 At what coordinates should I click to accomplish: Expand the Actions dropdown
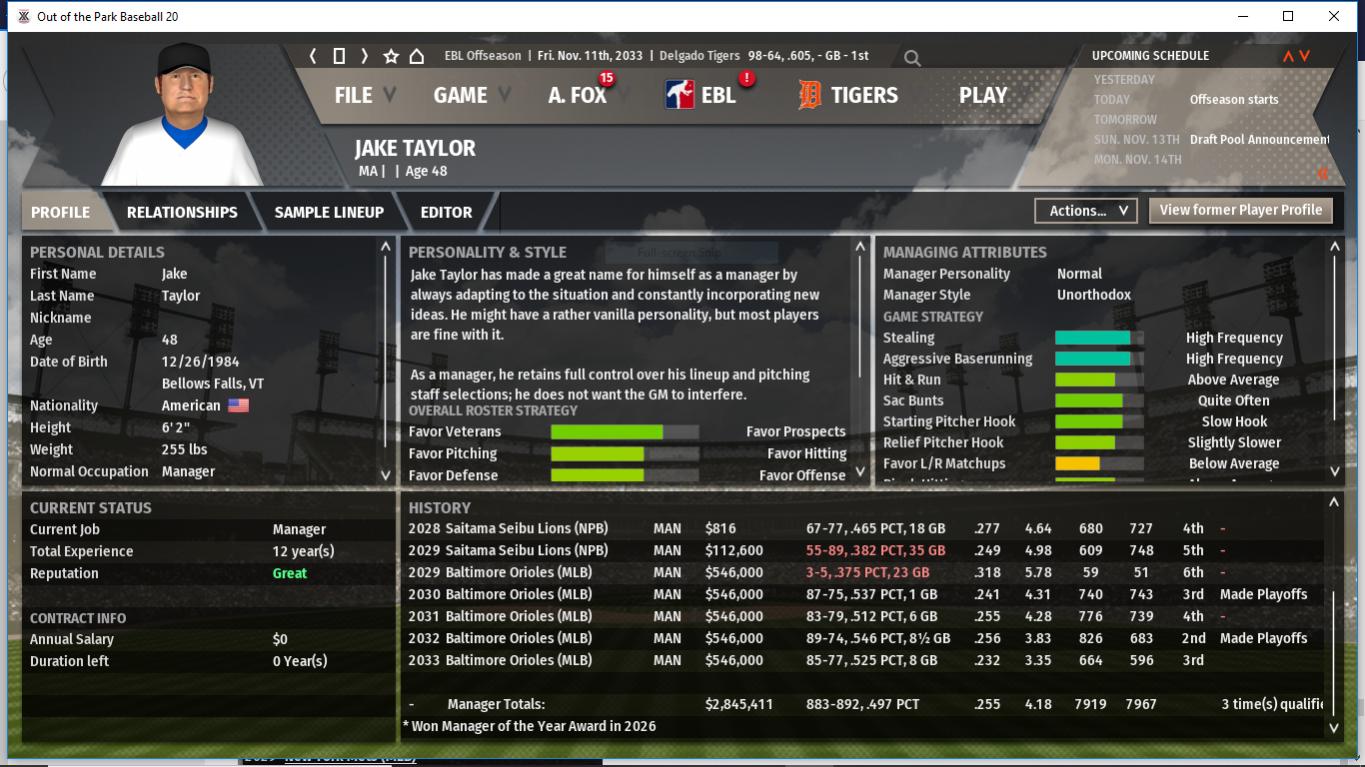tap(1087, 211)
